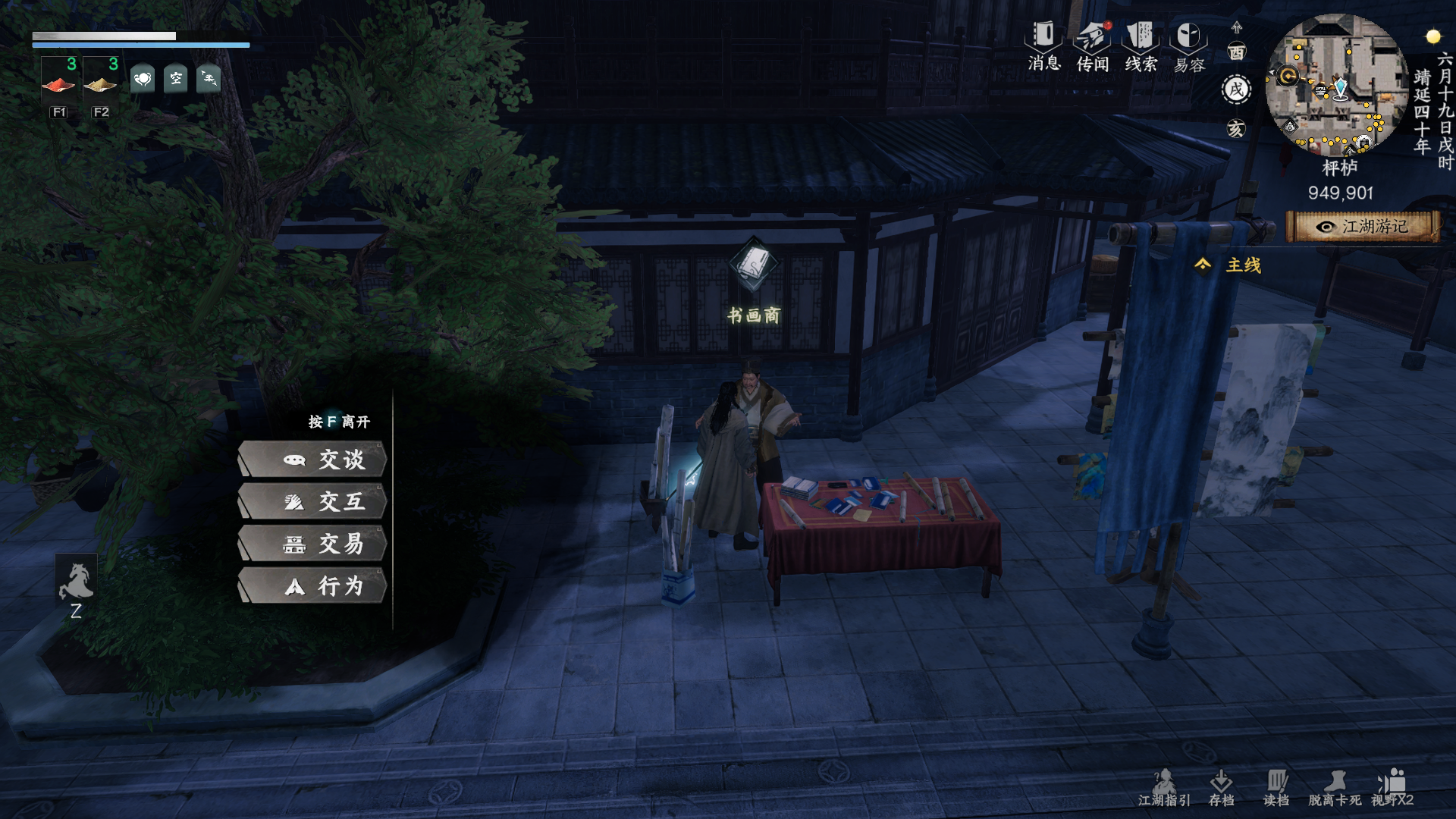The width and height of the screenshot is (1456, 819).
Task: Open the 江湖游记 journal button
Action: tap(1363, 227)
